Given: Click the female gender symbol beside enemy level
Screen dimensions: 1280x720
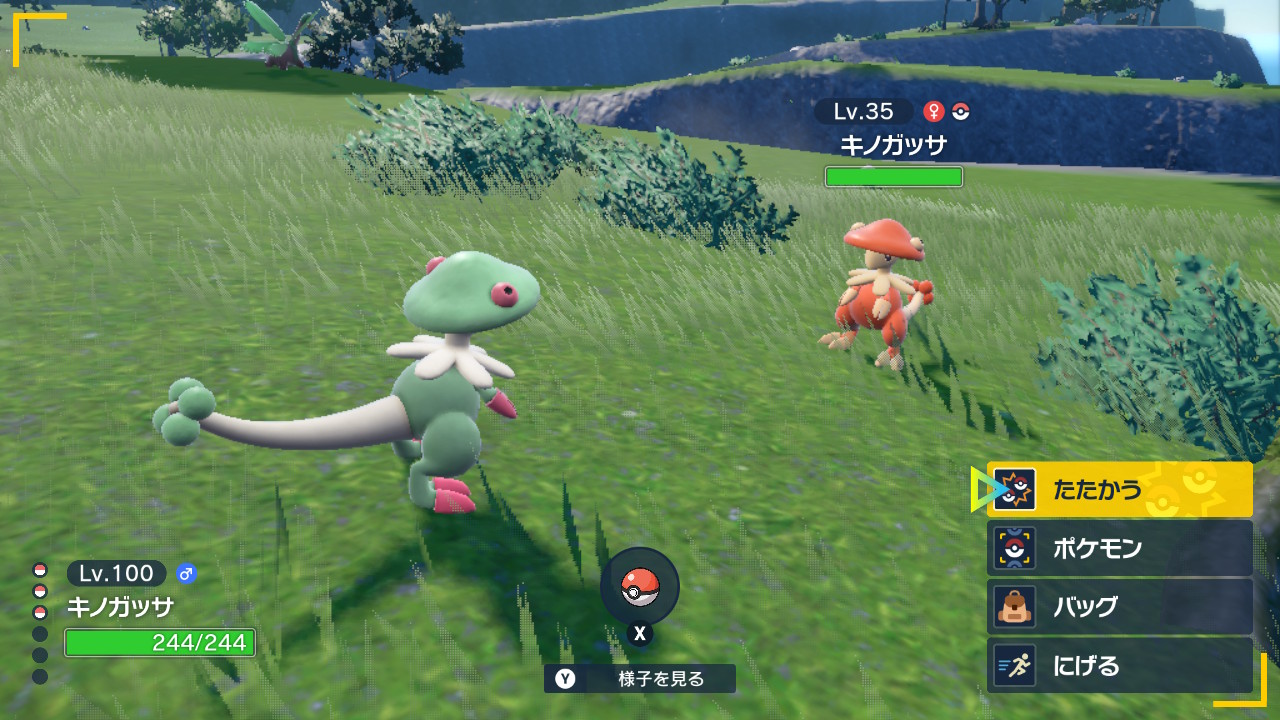Looking at the screenshot, I should [934, 109].
